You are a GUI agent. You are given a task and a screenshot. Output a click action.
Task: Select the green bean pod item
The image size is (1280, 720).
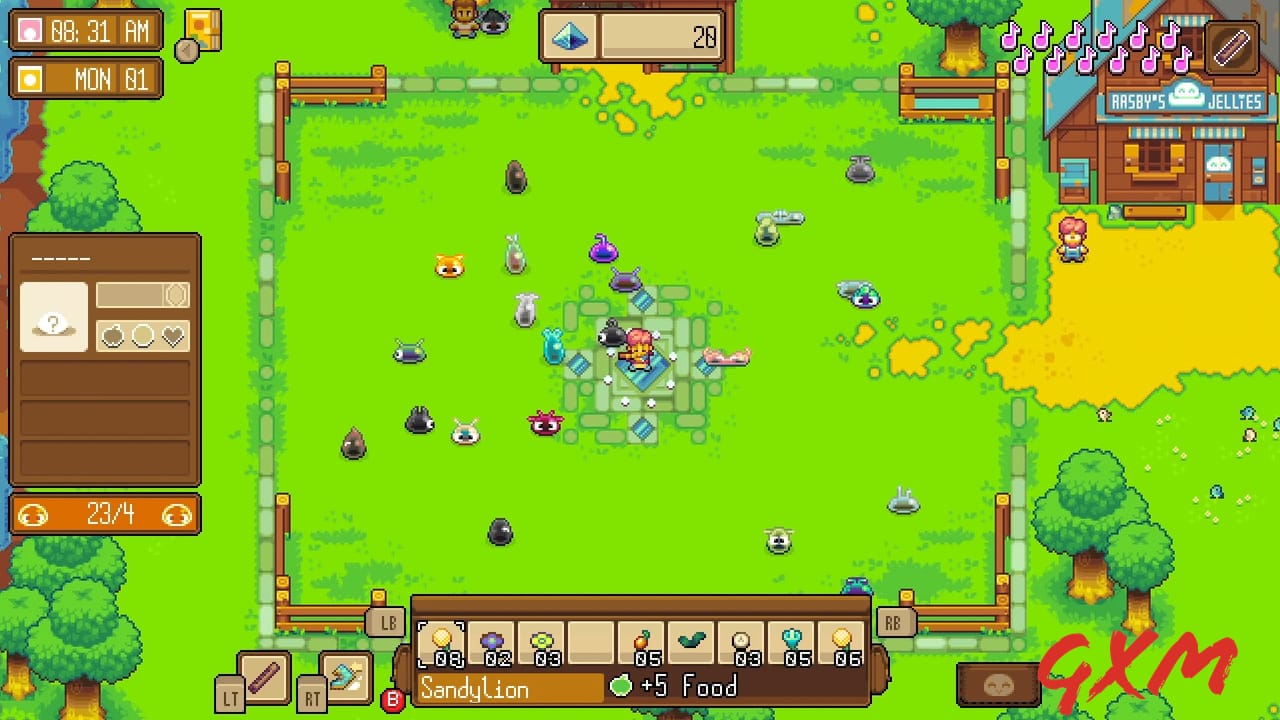click(693, 643)
